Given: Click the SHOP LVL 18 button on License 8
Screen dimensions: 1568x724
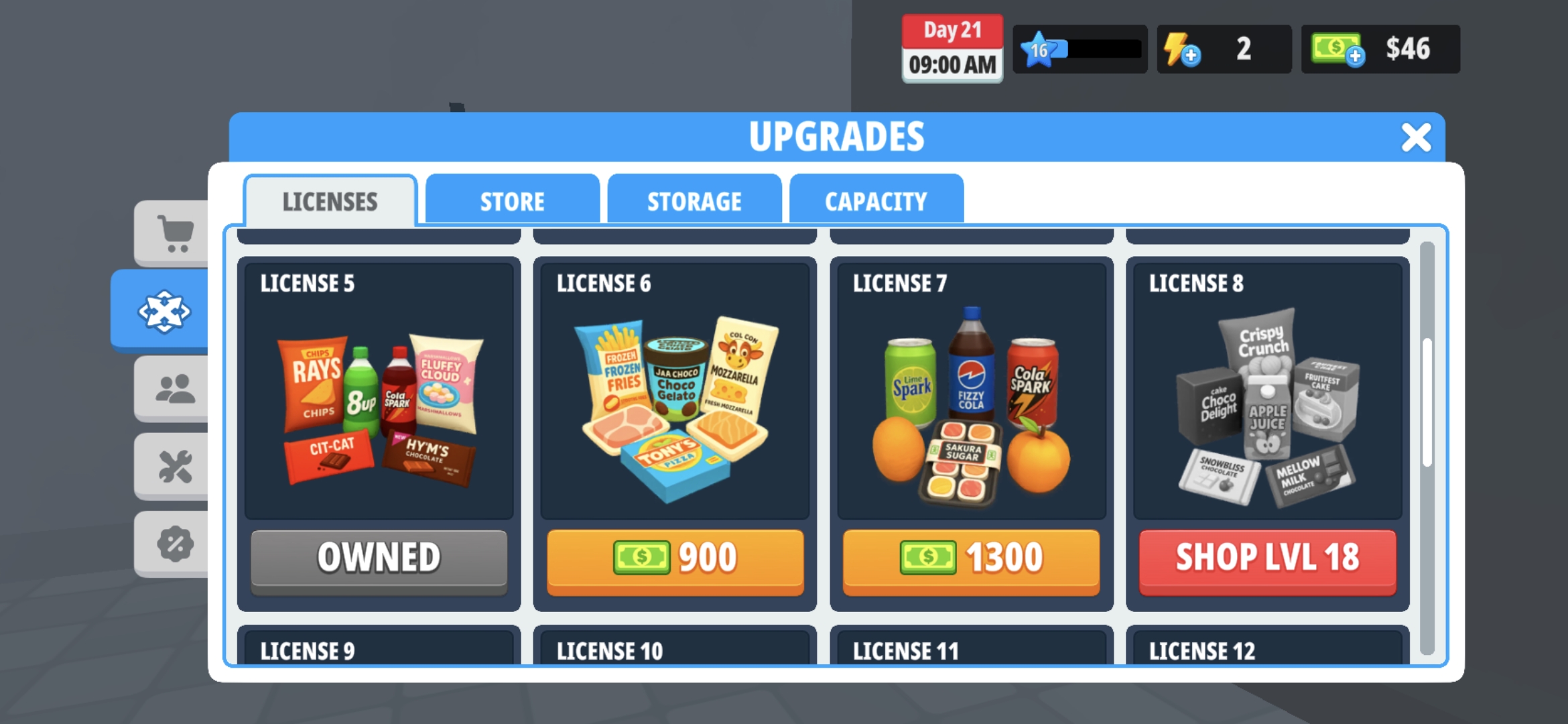Looking at the screenshot, I should click(x=1266, y=558).
